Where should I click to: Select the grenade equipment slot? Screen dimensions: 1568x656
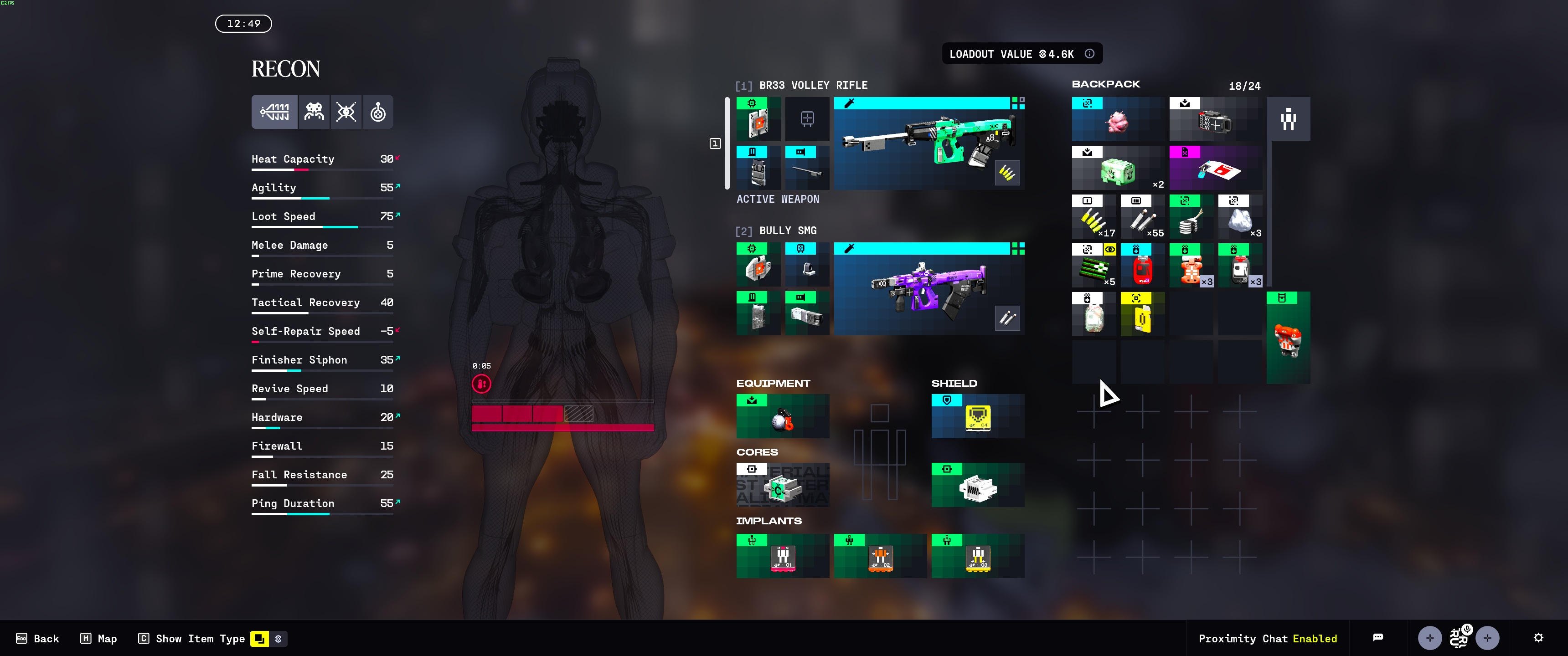(782, 416)
